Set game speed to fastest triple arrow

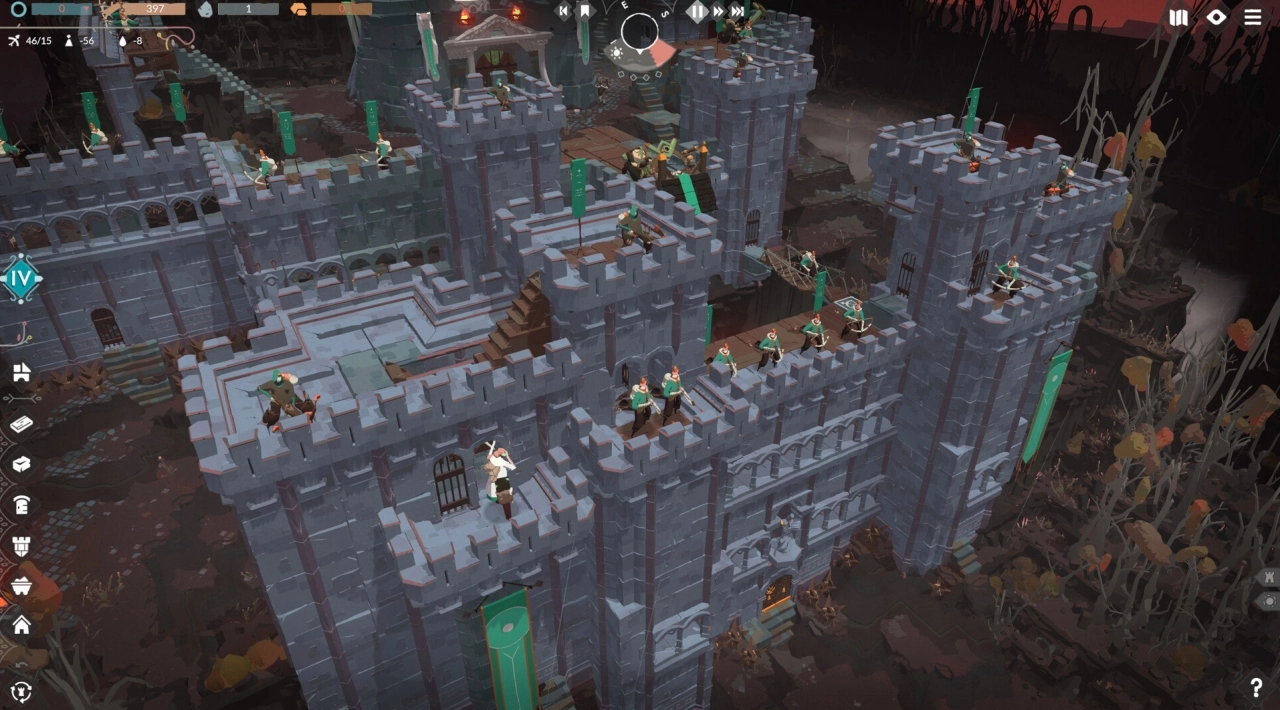[738, 11]
